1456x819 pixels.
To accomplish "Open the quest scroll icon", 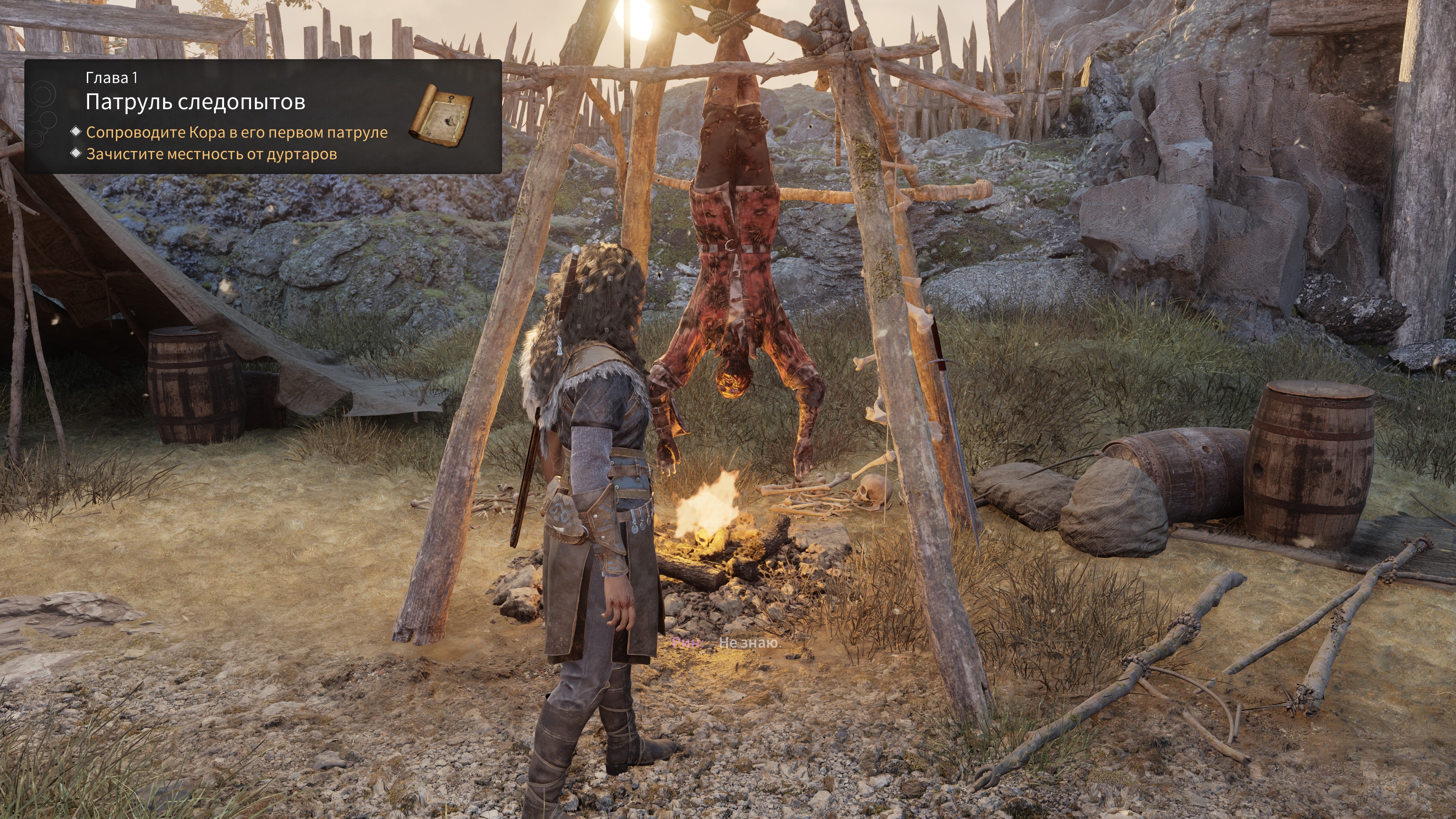I will (x=441, y=116).
